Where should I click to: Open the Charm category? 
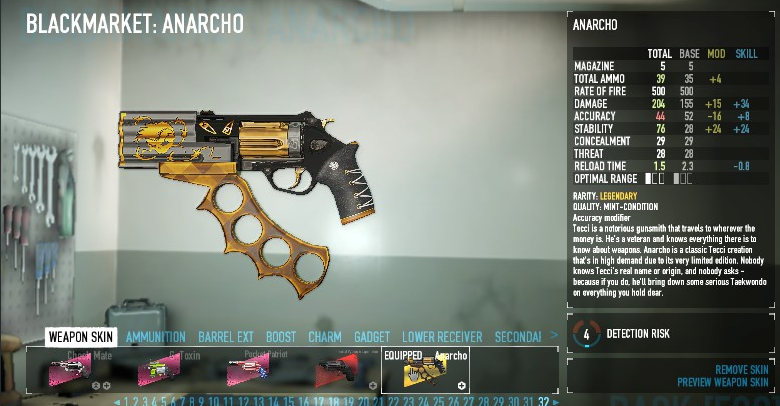325,337
